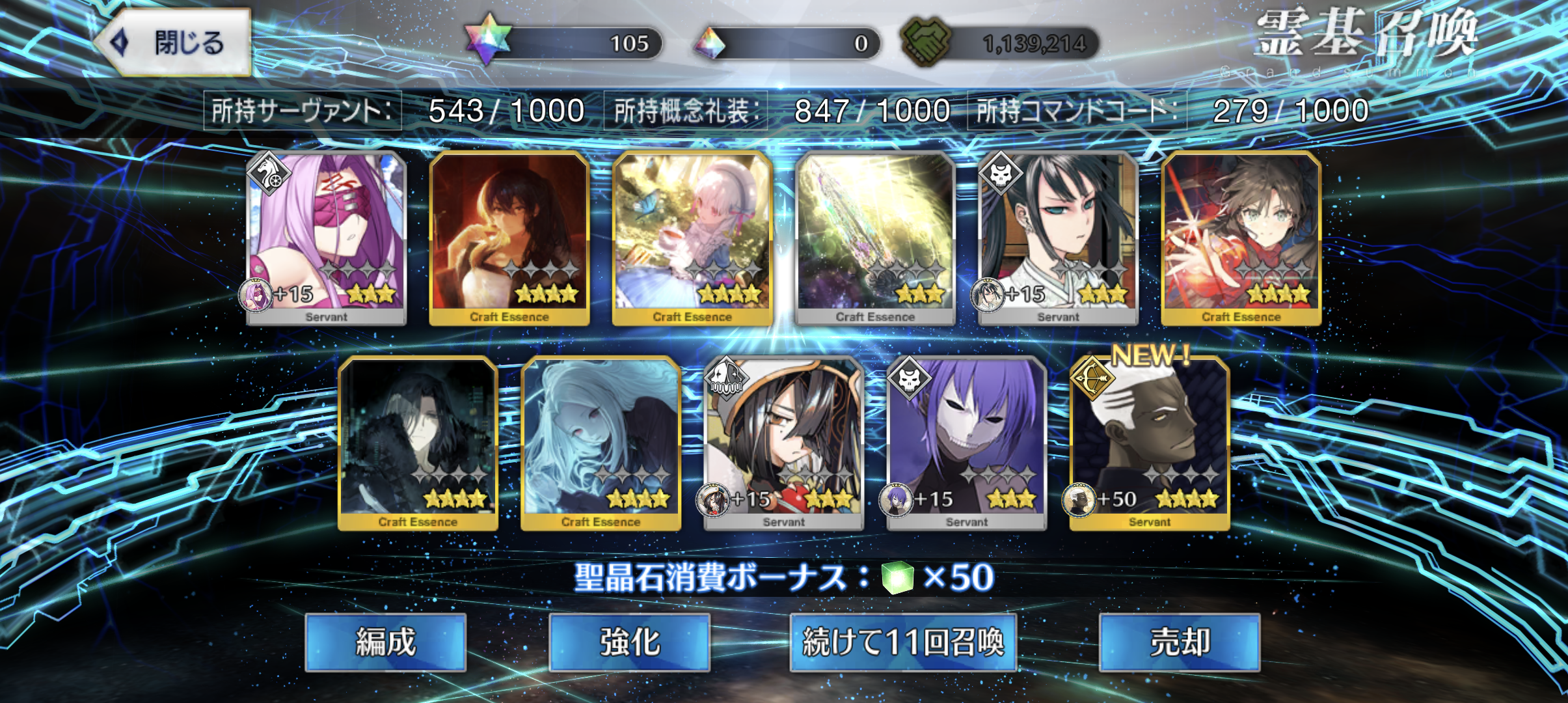1568x703 pixels.
Task: Select the glowing crystal sword craft essence
Action: tap(875, 238)
